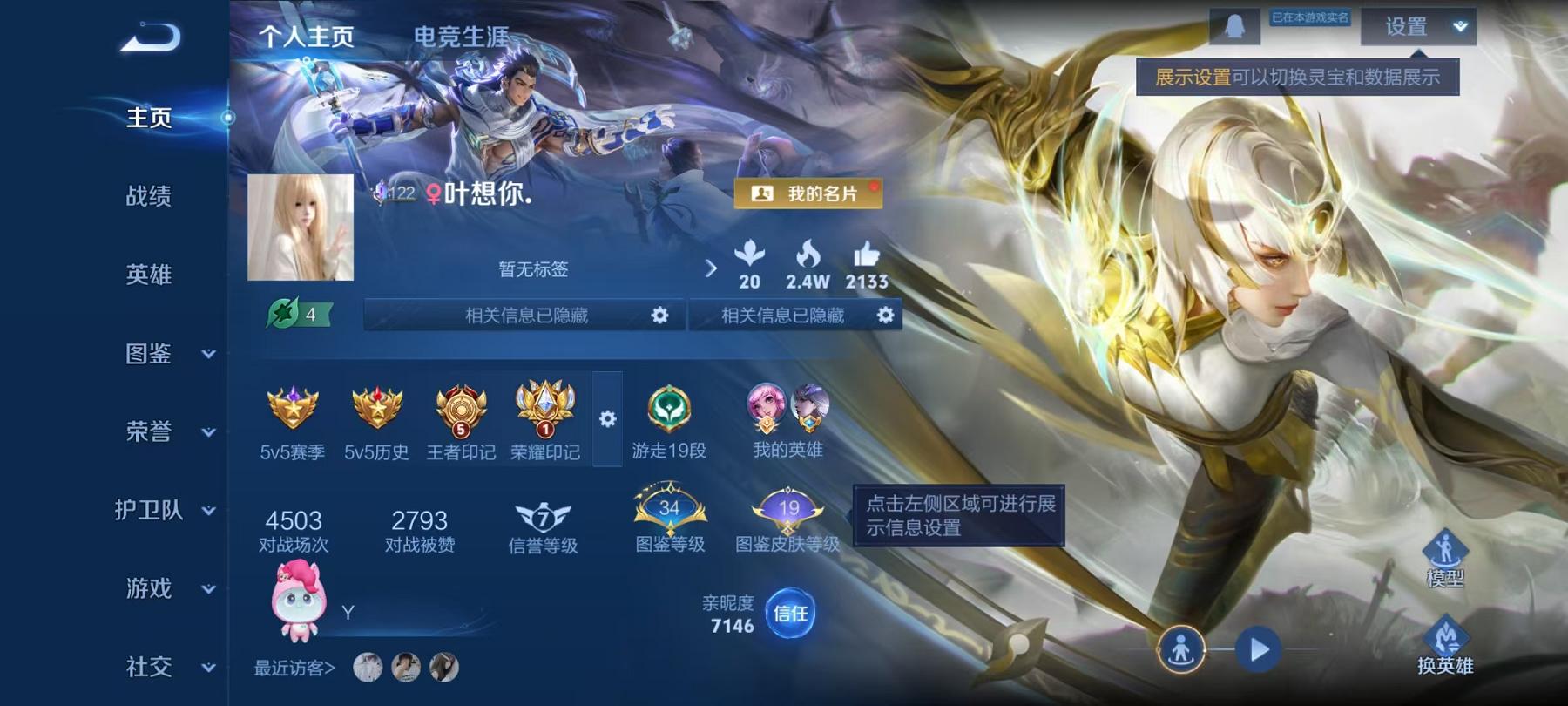Select 战绩 in the left sidebar
The image size is (1568, 706).
147,198
